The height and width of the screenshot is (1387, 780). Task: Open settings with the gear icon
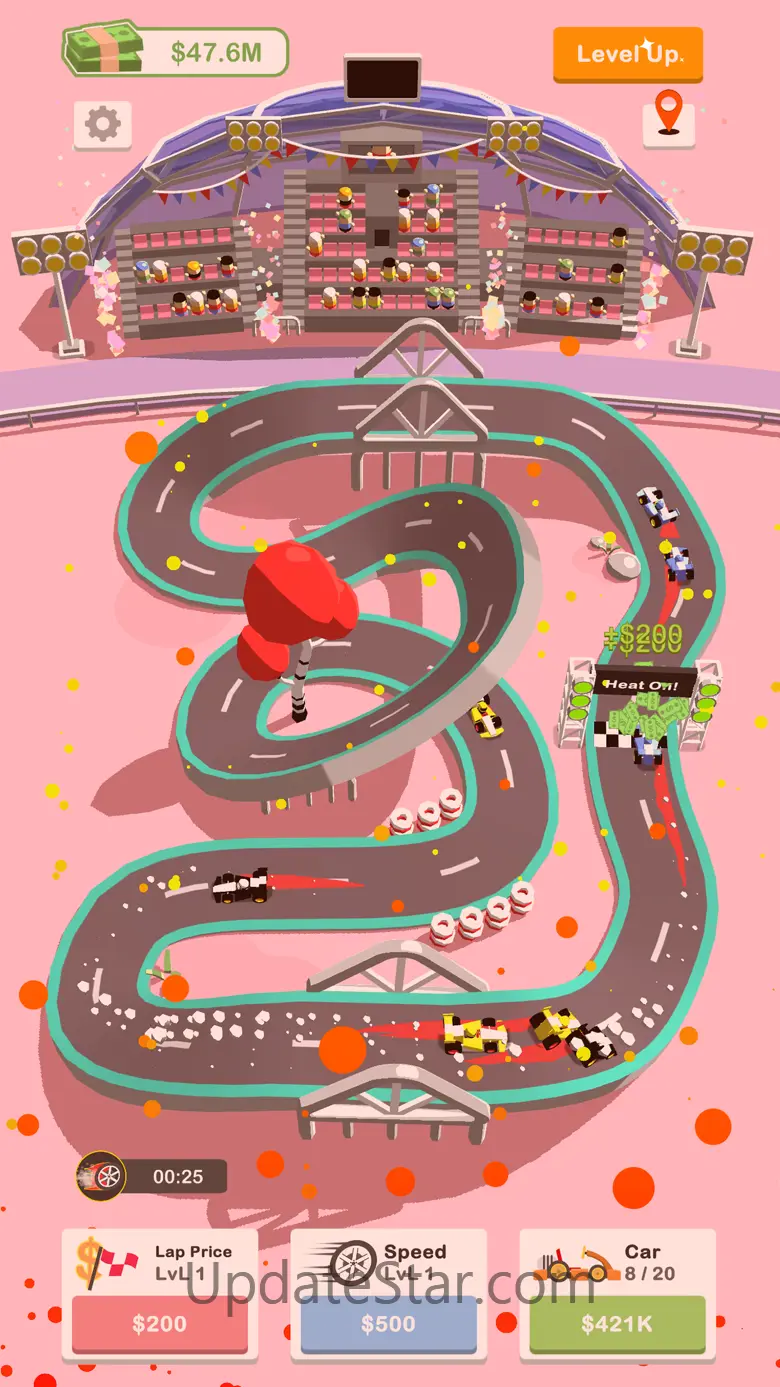coord(102,124)
